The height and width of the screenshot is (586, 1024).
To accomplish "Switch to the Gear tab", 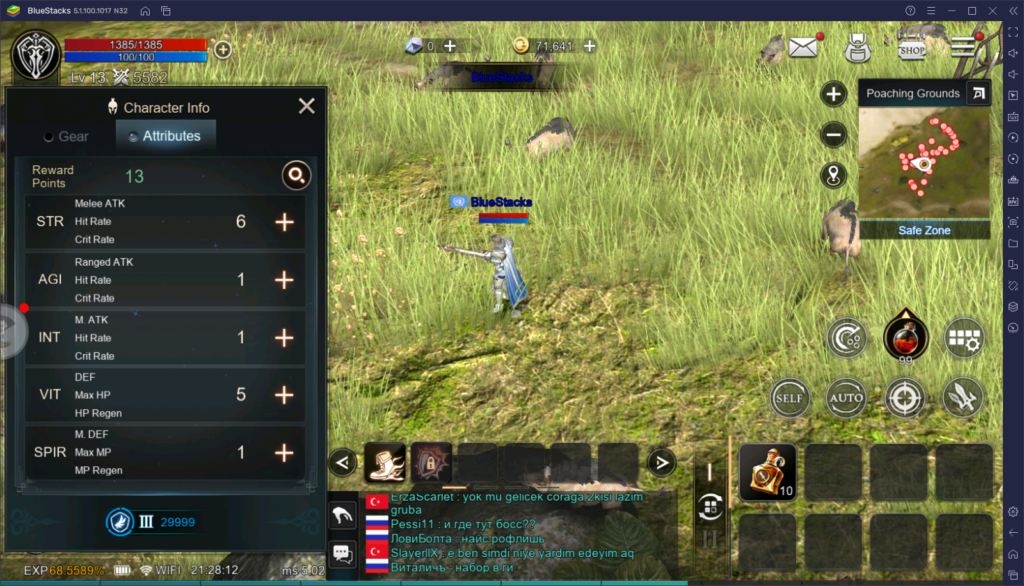I will (66, 136).
